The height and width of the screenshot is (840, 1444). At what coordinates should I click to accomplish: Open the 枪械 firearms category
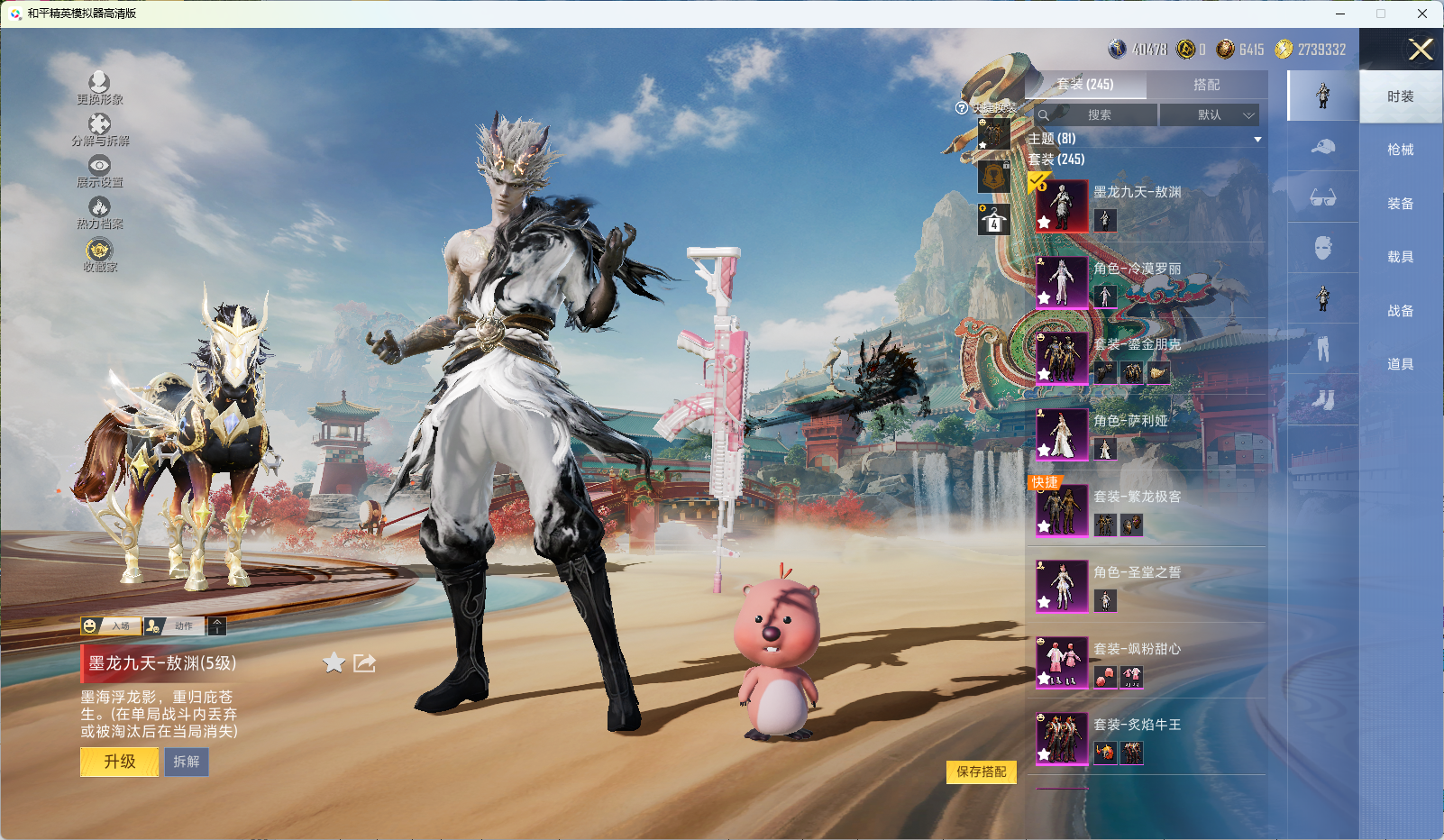click(x=1400, y=150)
